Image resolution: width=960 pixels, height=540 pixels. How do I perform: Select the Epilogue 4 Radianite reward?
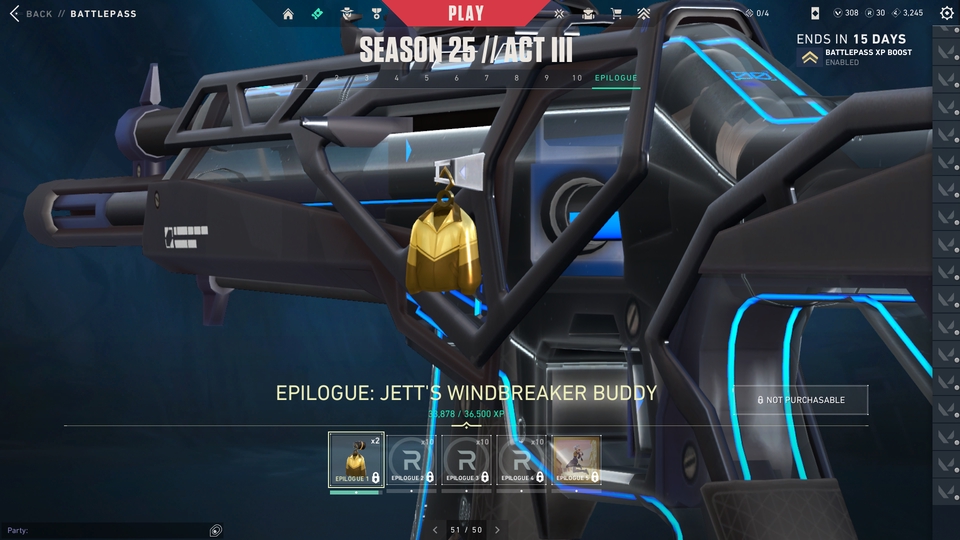coord(520,460)
